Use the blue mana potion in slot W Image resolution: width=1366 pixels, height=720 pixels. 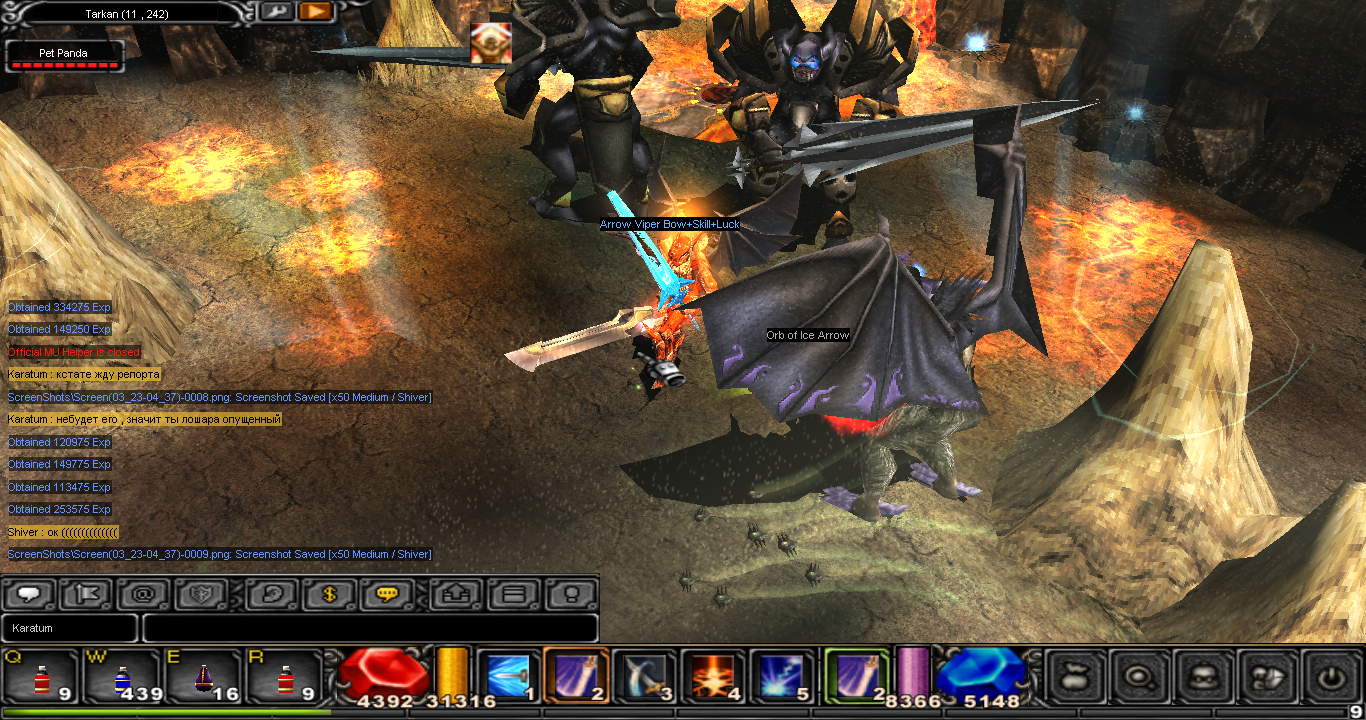(122, 677)
